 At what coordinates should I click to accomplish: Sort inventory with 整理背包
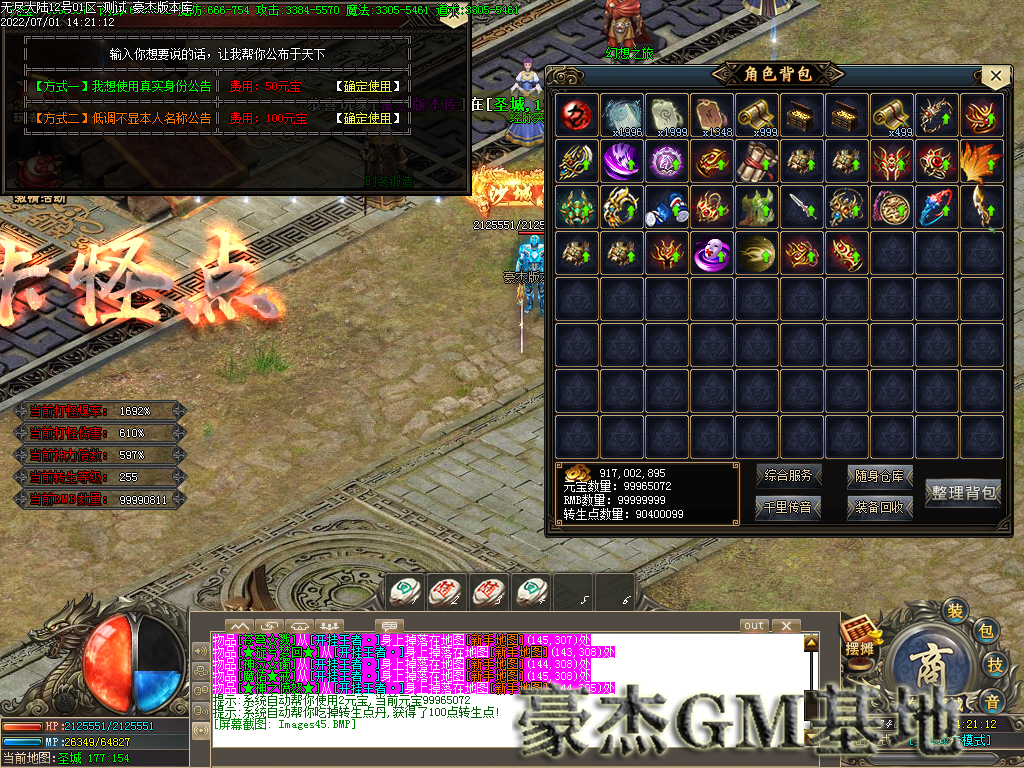coord(963,492)
